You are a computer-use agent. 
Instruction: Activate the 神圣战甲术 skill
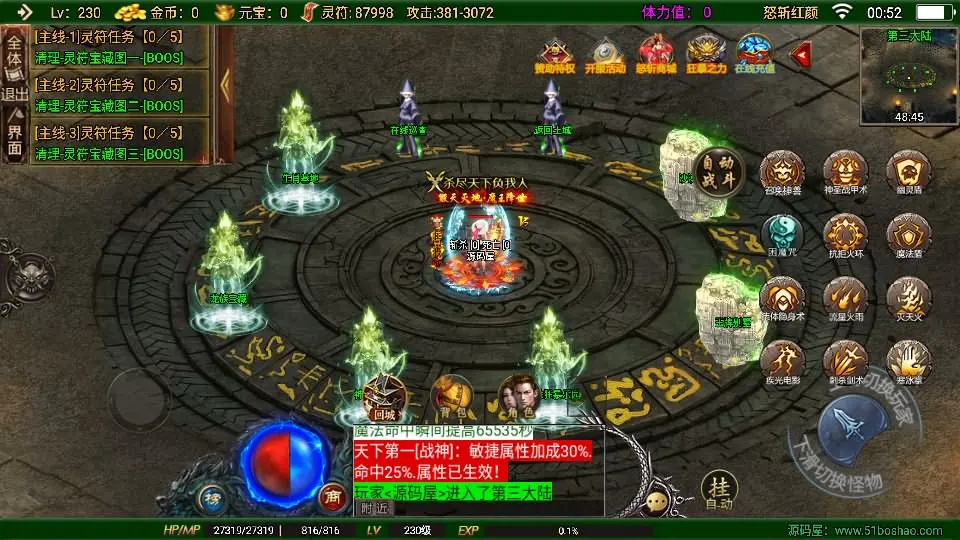(x=846, y=174)
